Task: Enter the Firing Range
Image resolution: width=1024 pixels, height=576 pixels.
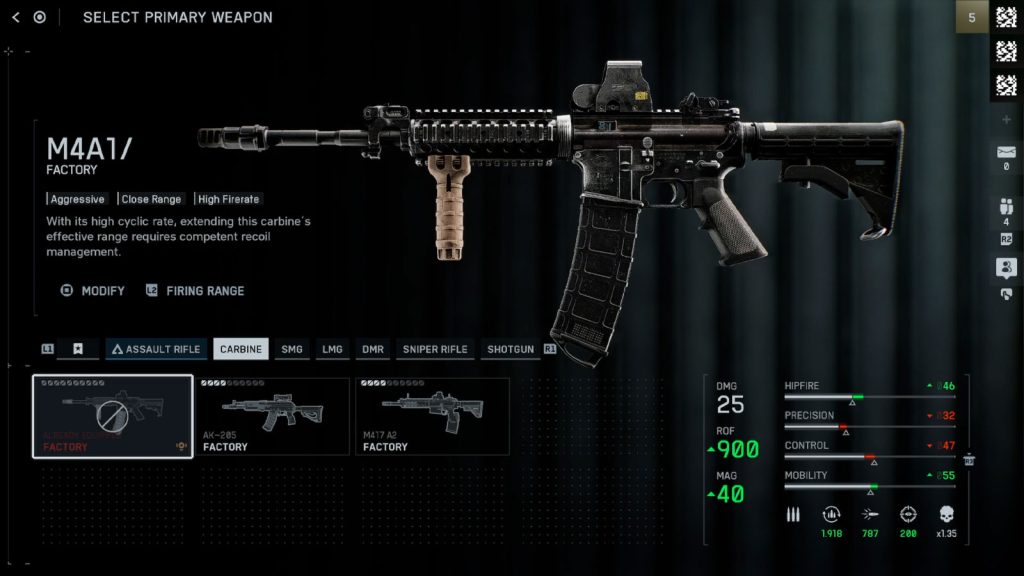Action: (195, 291)
